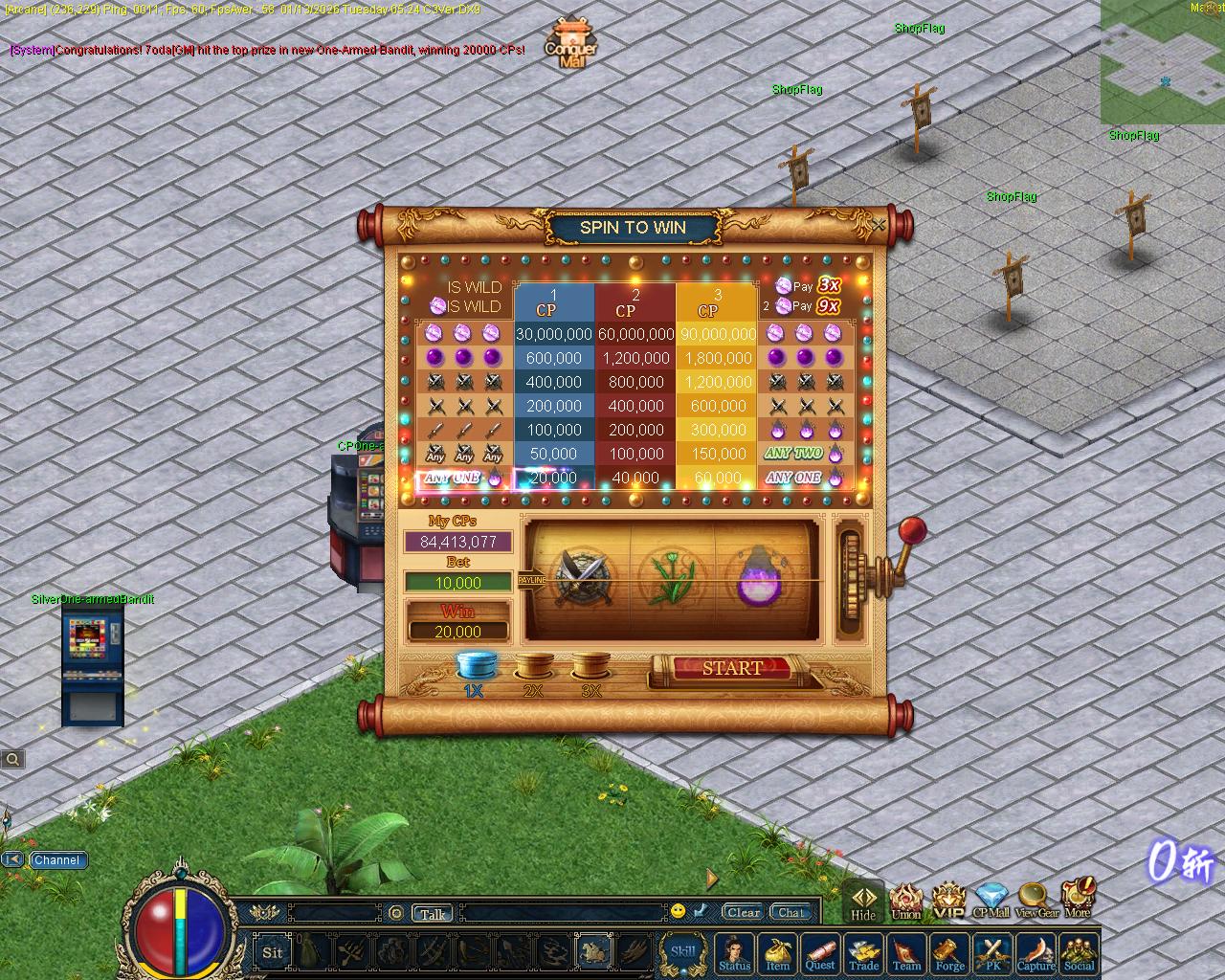Open the Skill menu
This screenshot has height=980, width=1225.
pyautogui.click(x=683, y=952)
